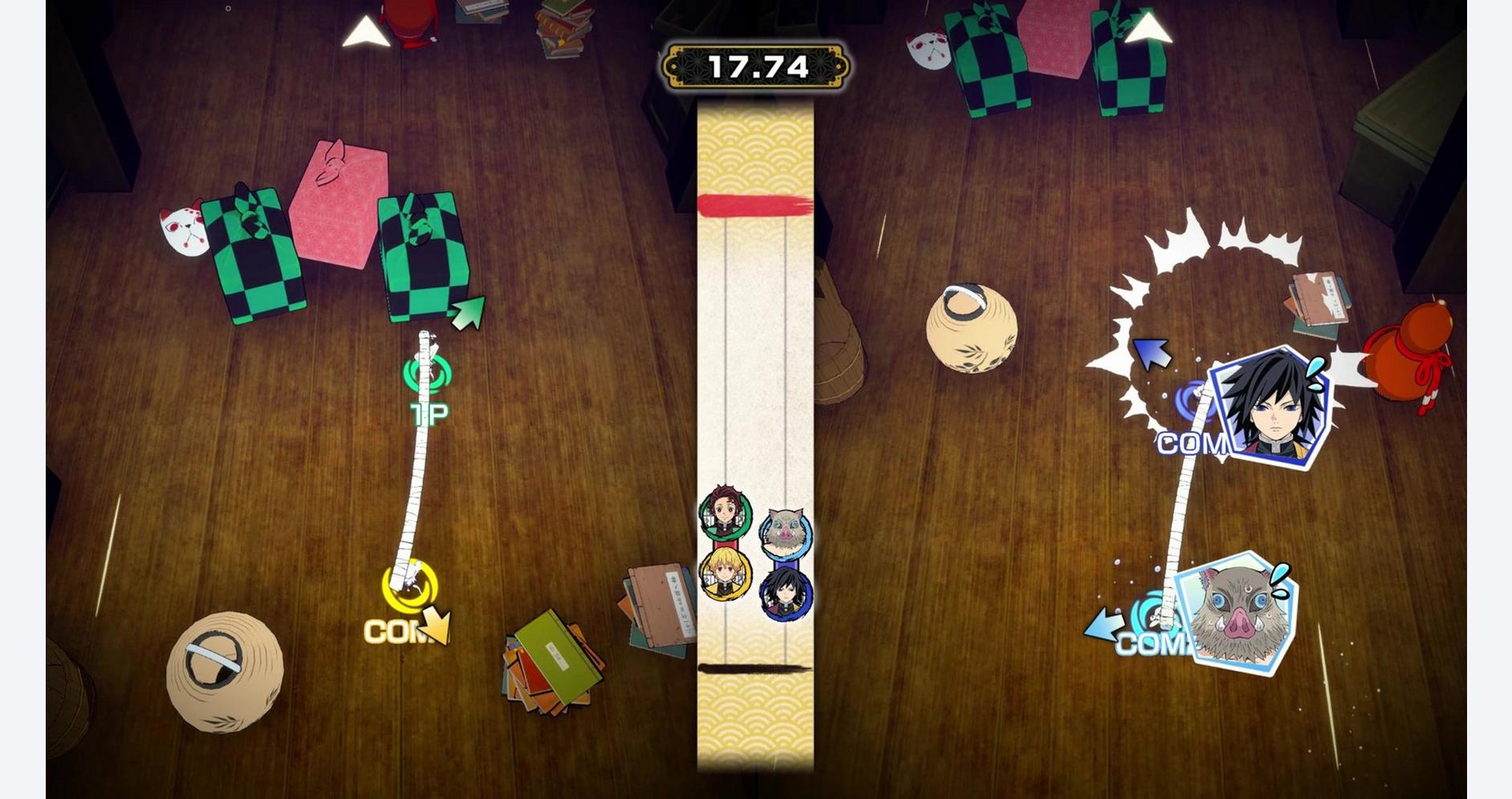Select the yellow COM player marker
Image resolution: width=1512 pixels, height=799 pixels.
tap(410, 587)
